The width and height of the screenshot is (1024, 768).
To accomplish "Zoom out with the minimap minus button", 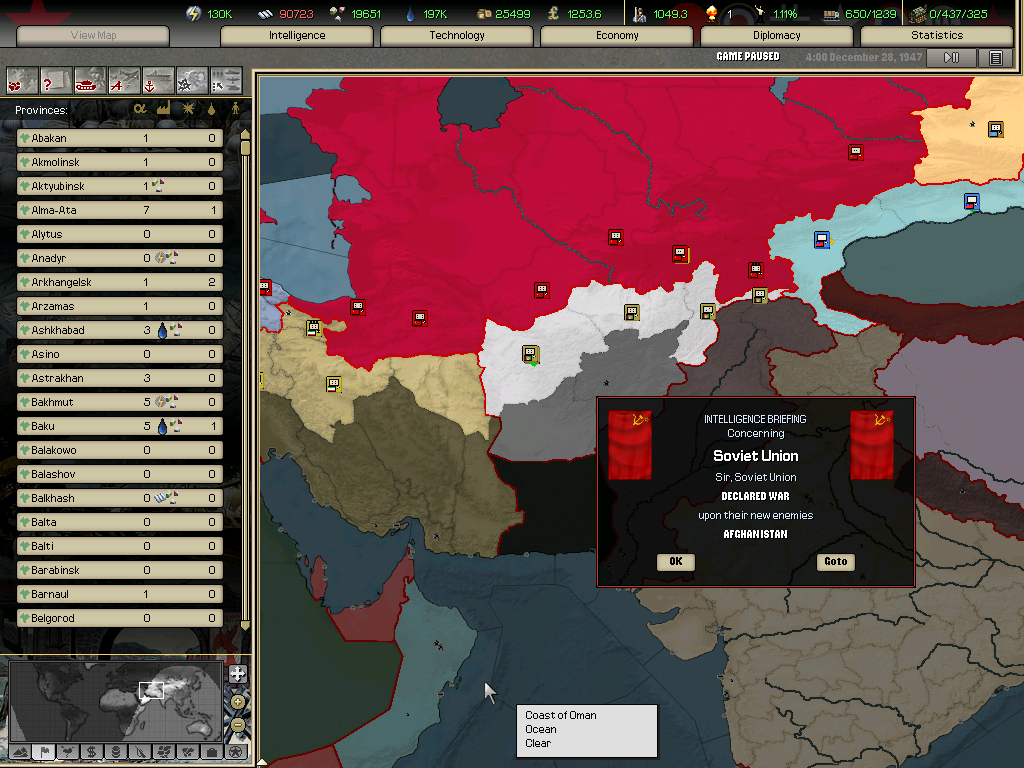I will coord(237,724).
